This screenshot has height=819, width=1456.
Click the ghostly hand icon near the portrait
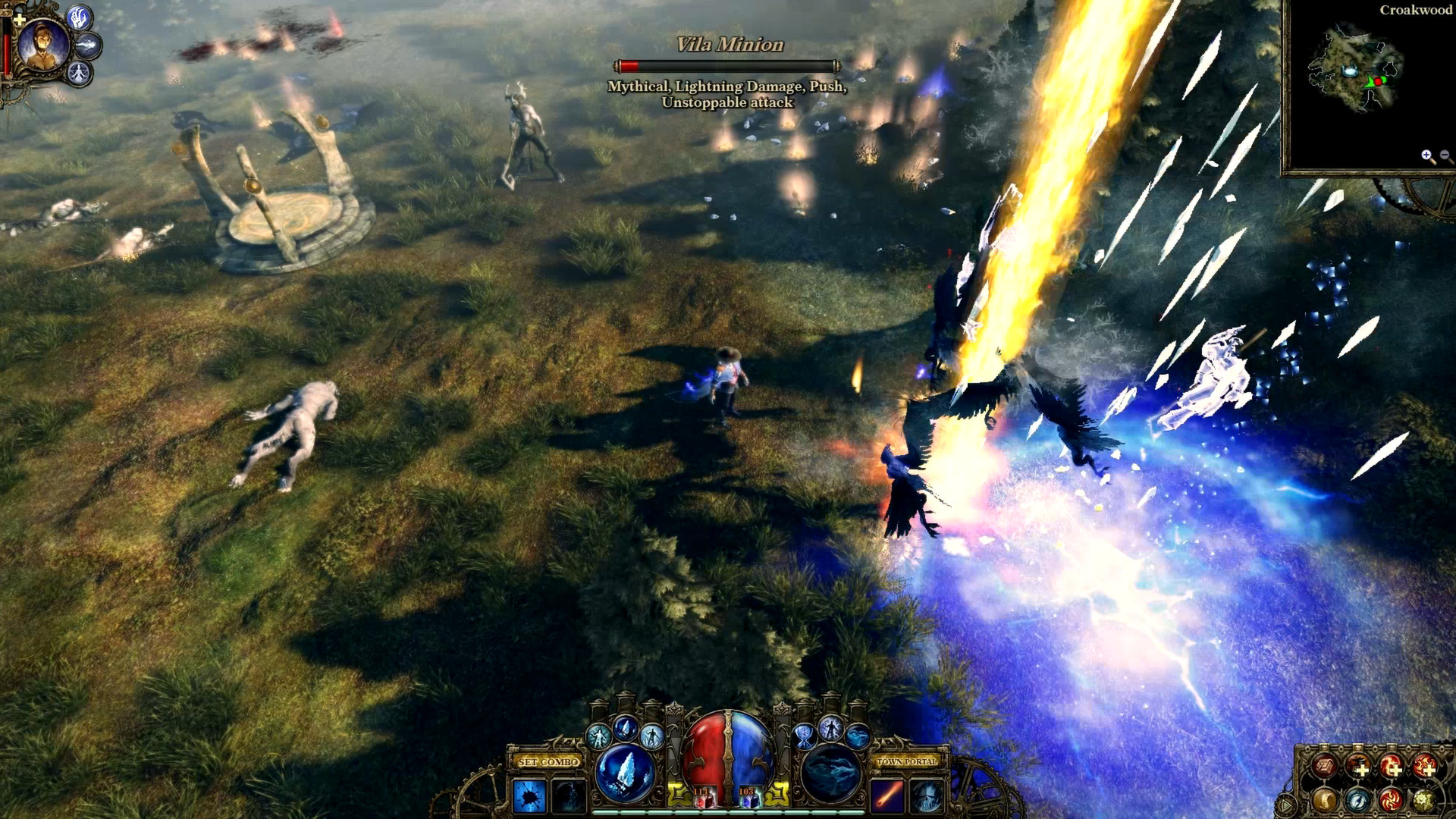pos(78,18)
